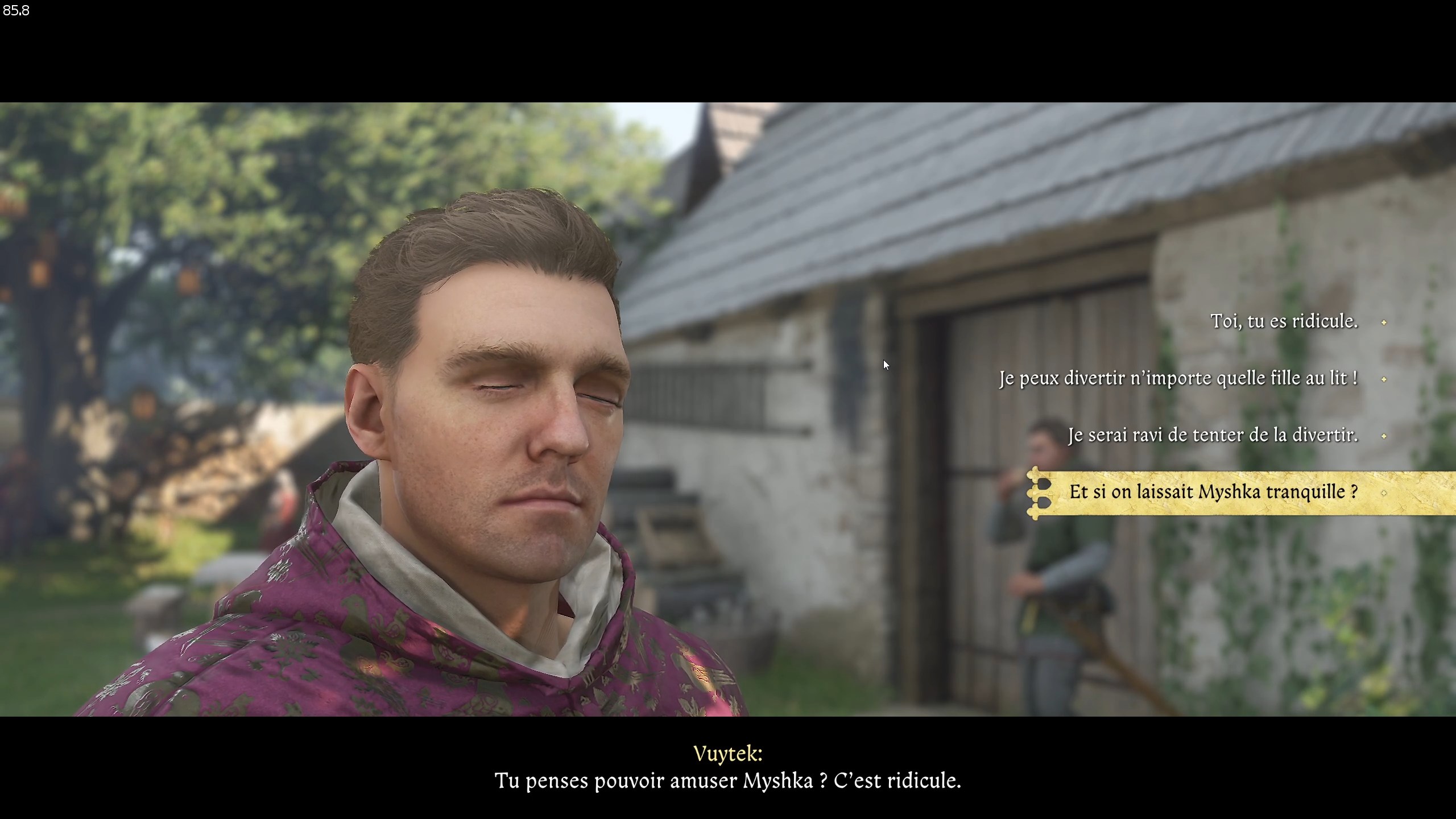Click the FPS counter showing 85.8

[17, 10]
